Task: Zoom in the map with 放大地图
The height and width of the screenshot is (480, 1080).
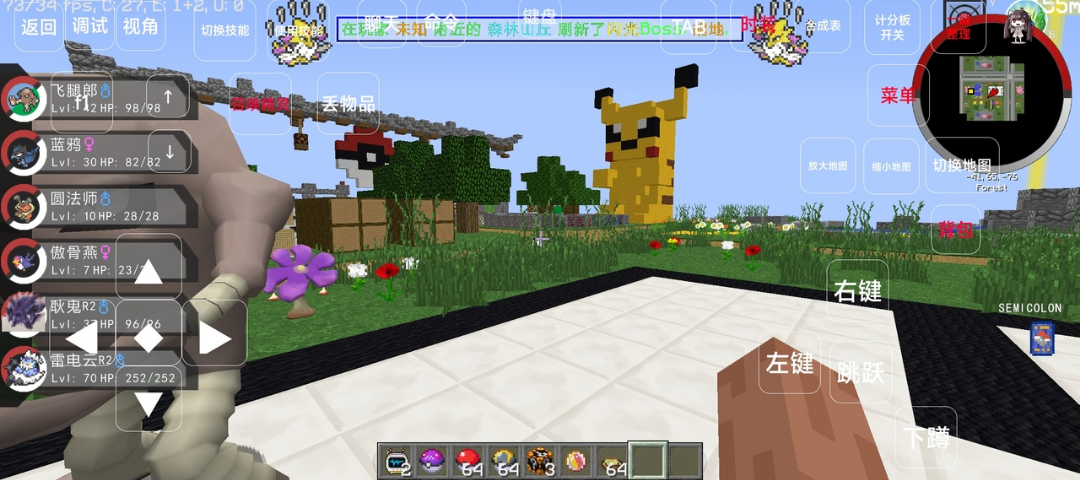Action: pos(828,166)
